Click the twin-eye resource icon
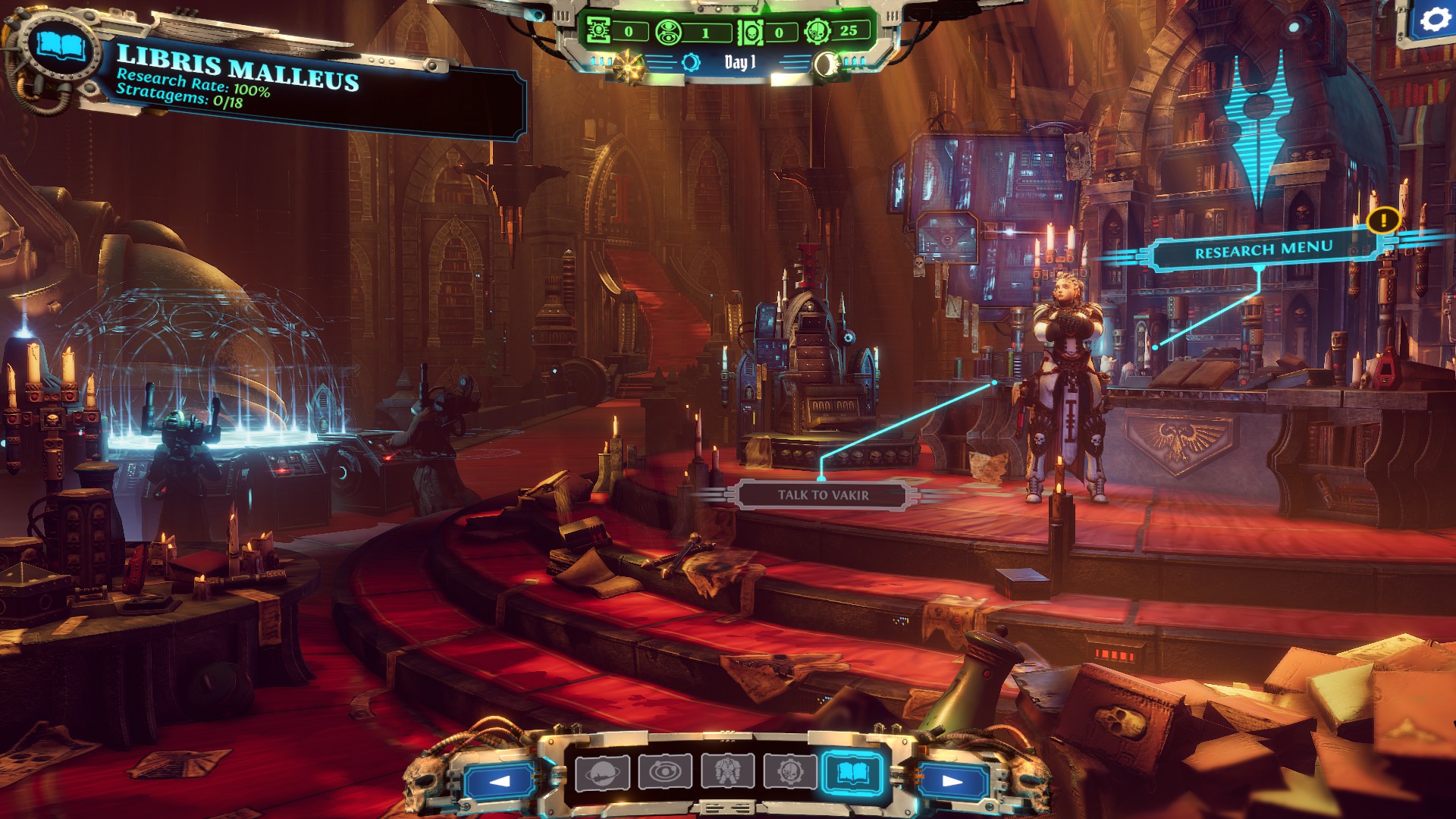The image size is (1456, 819). point(669,33)
